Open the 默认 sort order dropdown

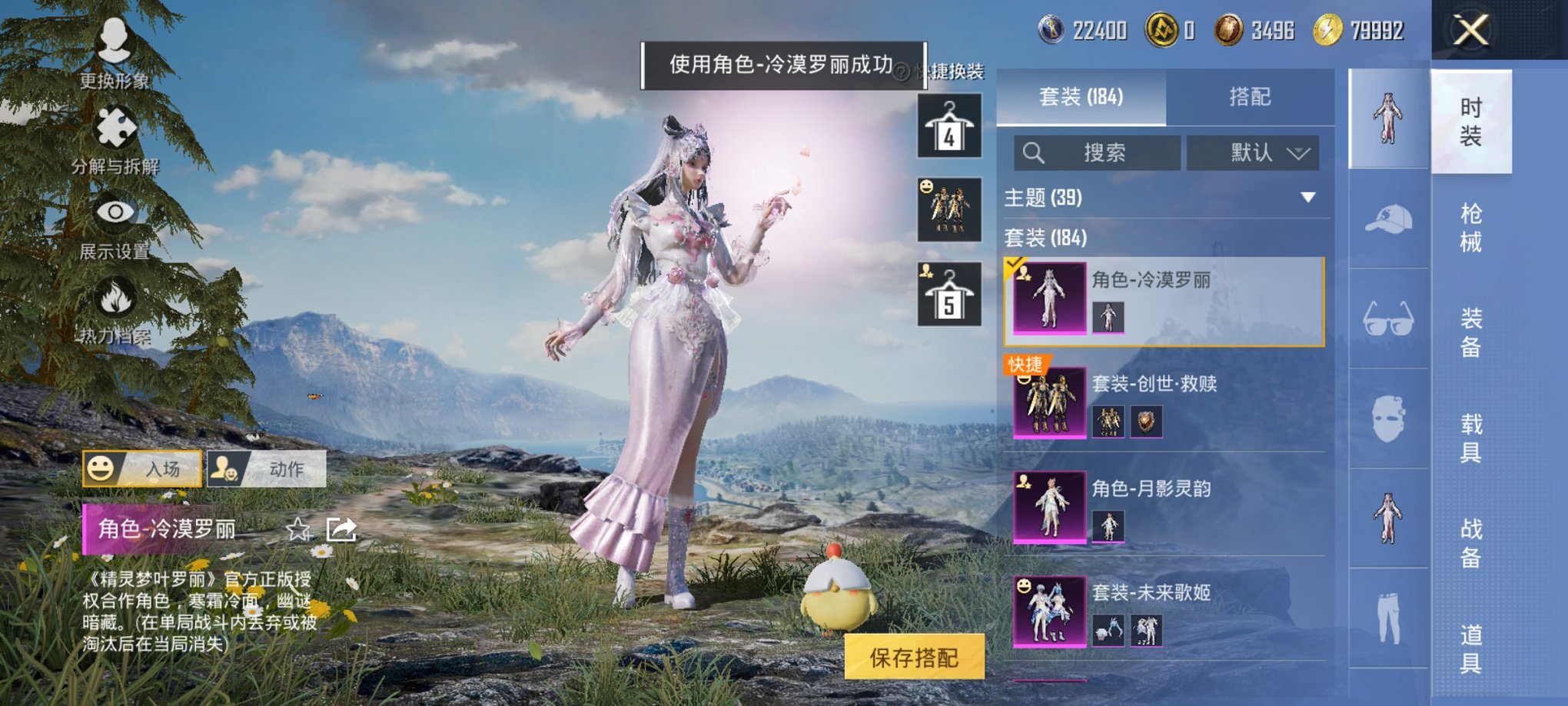pos(1251,152)
